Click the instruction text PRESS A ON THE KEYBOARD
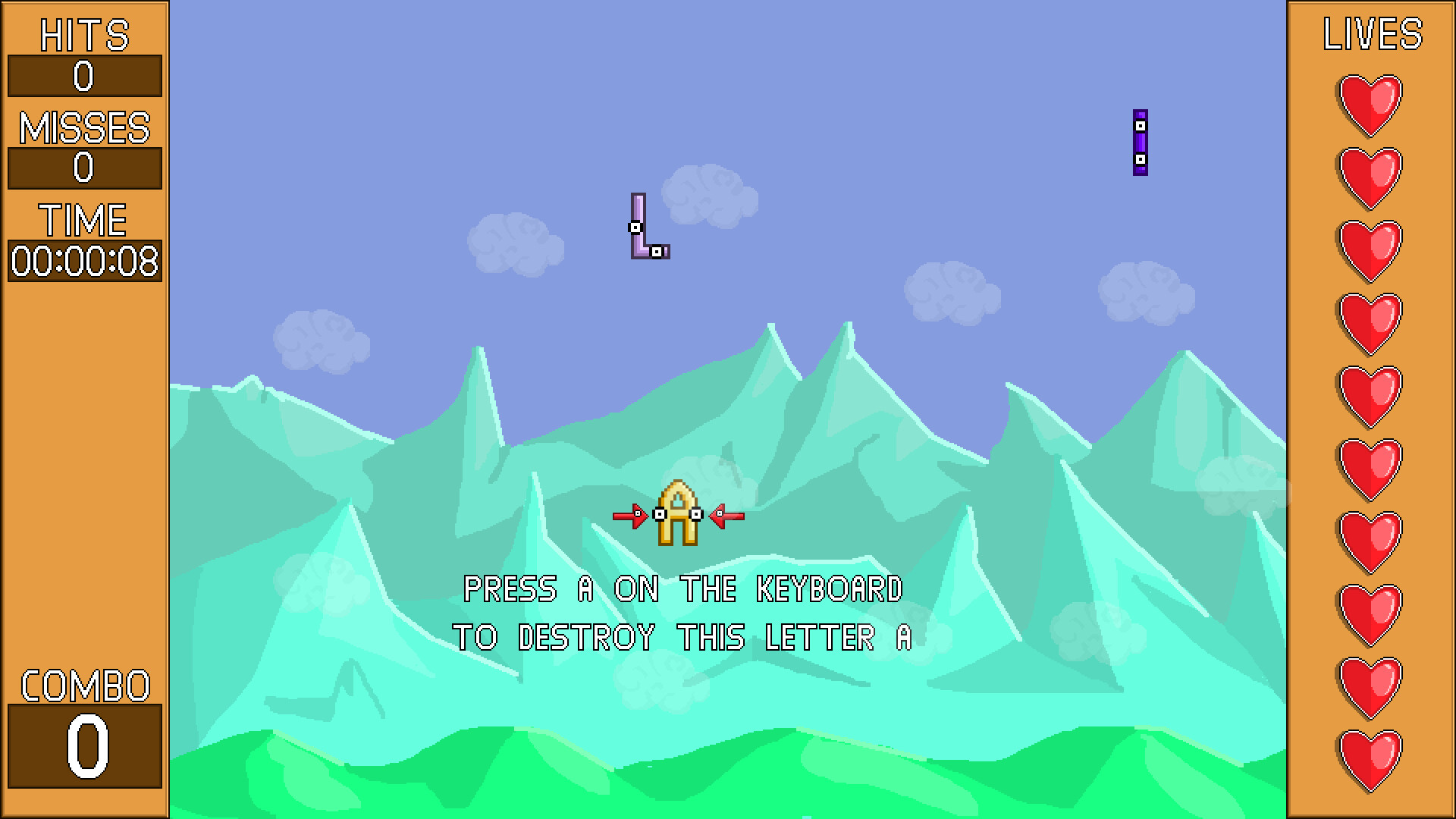Screen dimensions: 1456x819 (685, 589)
